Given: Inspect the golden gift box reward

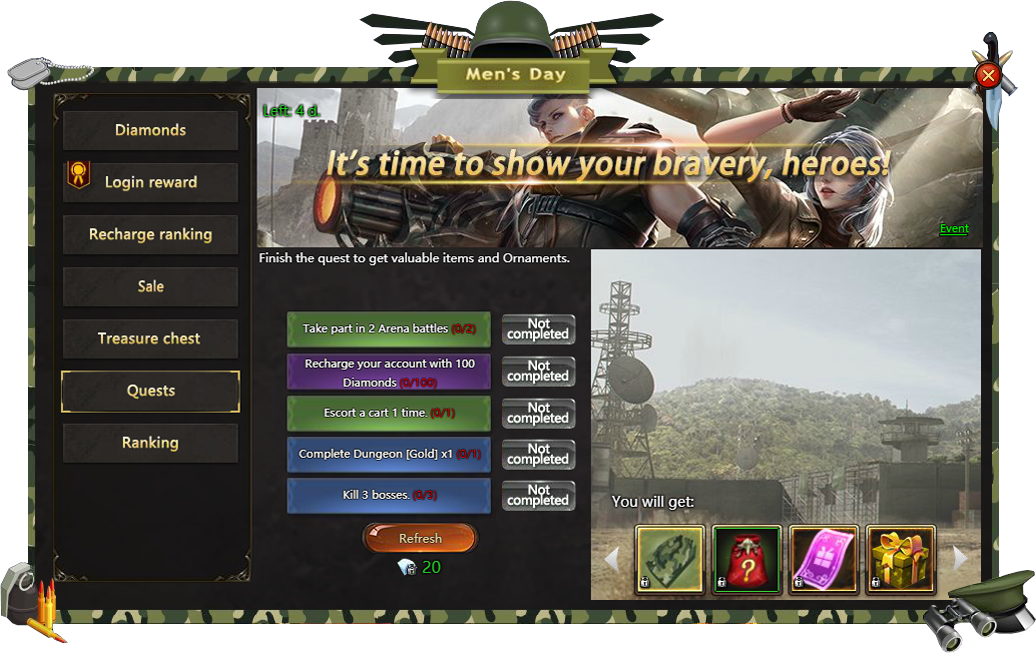Looking at the screenshot, I should point(900,558).
